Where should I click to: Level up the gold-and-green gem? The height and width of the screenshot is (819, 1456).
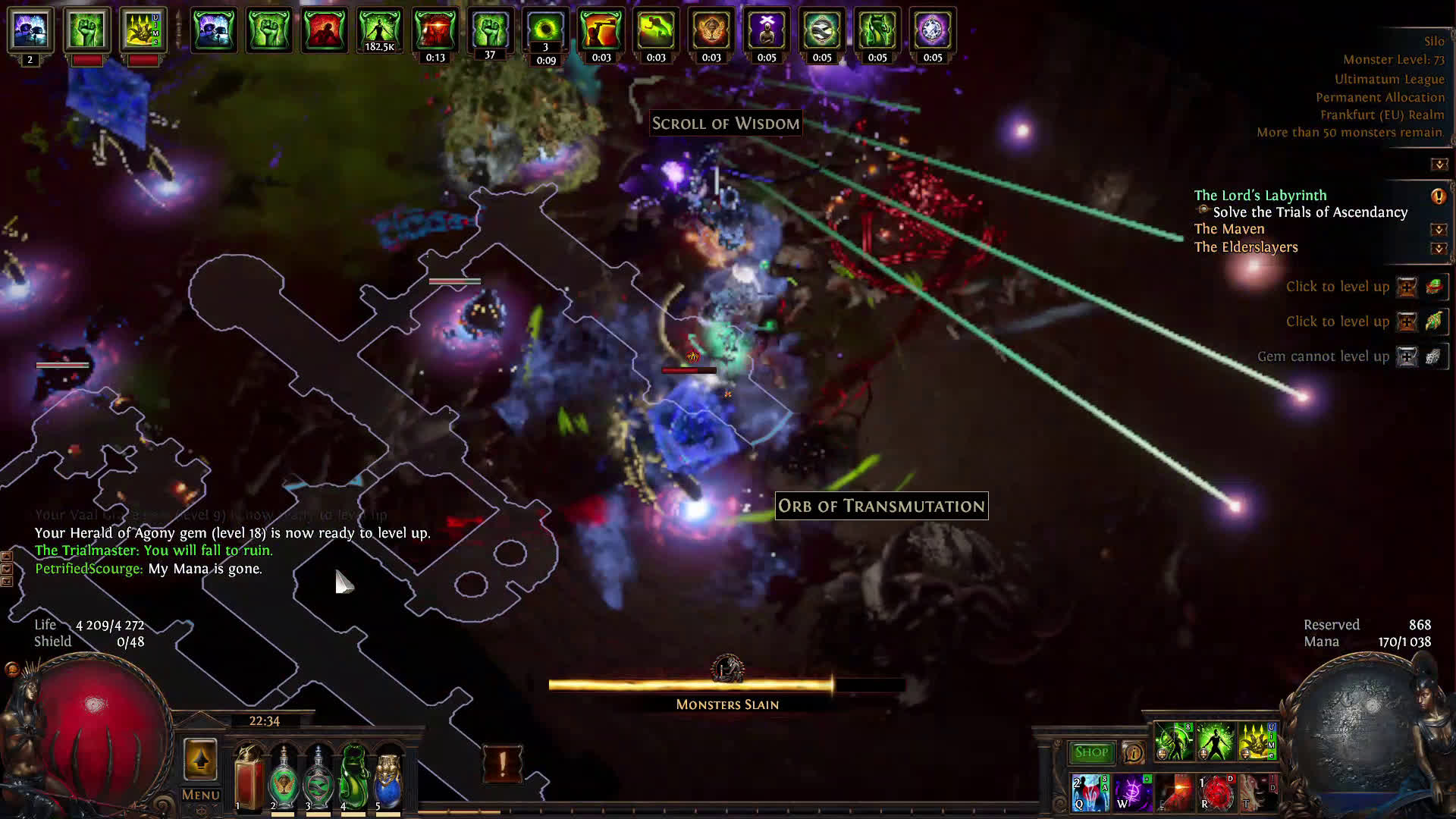[1407, 322]
